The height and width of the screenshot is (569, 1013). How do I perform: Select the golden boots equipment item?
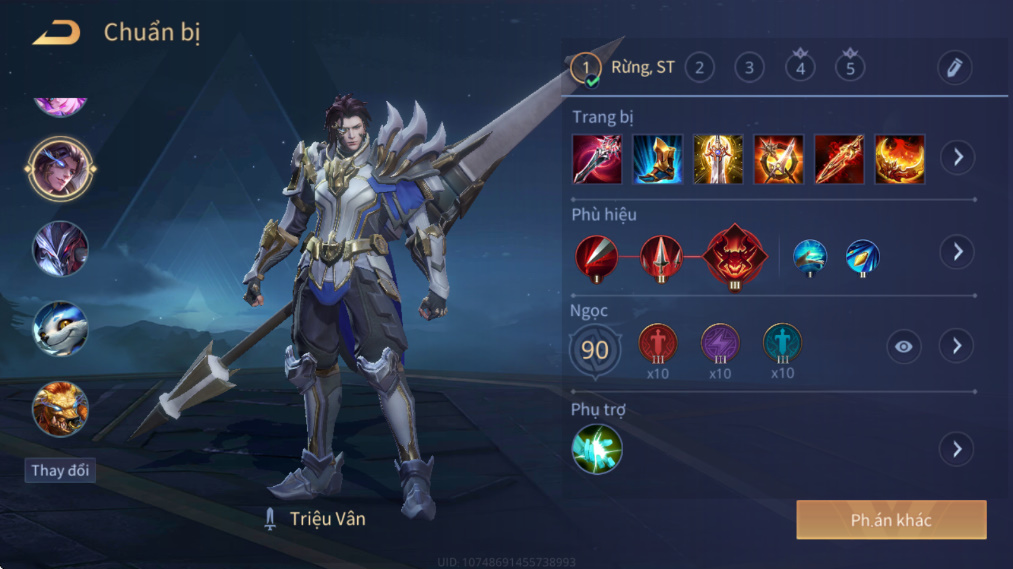point(658,159)
